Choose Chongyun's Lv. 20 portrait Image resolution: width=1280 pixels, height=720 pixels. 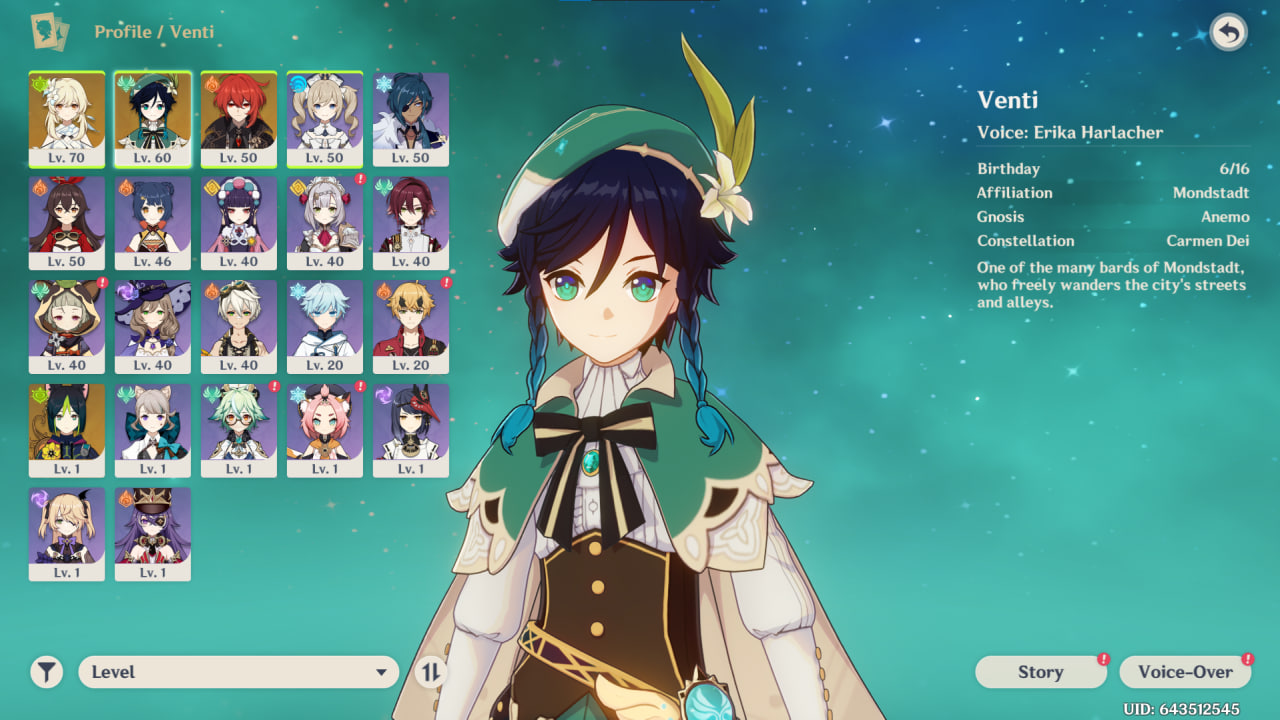pyautogui.click(x=325, y=326)
